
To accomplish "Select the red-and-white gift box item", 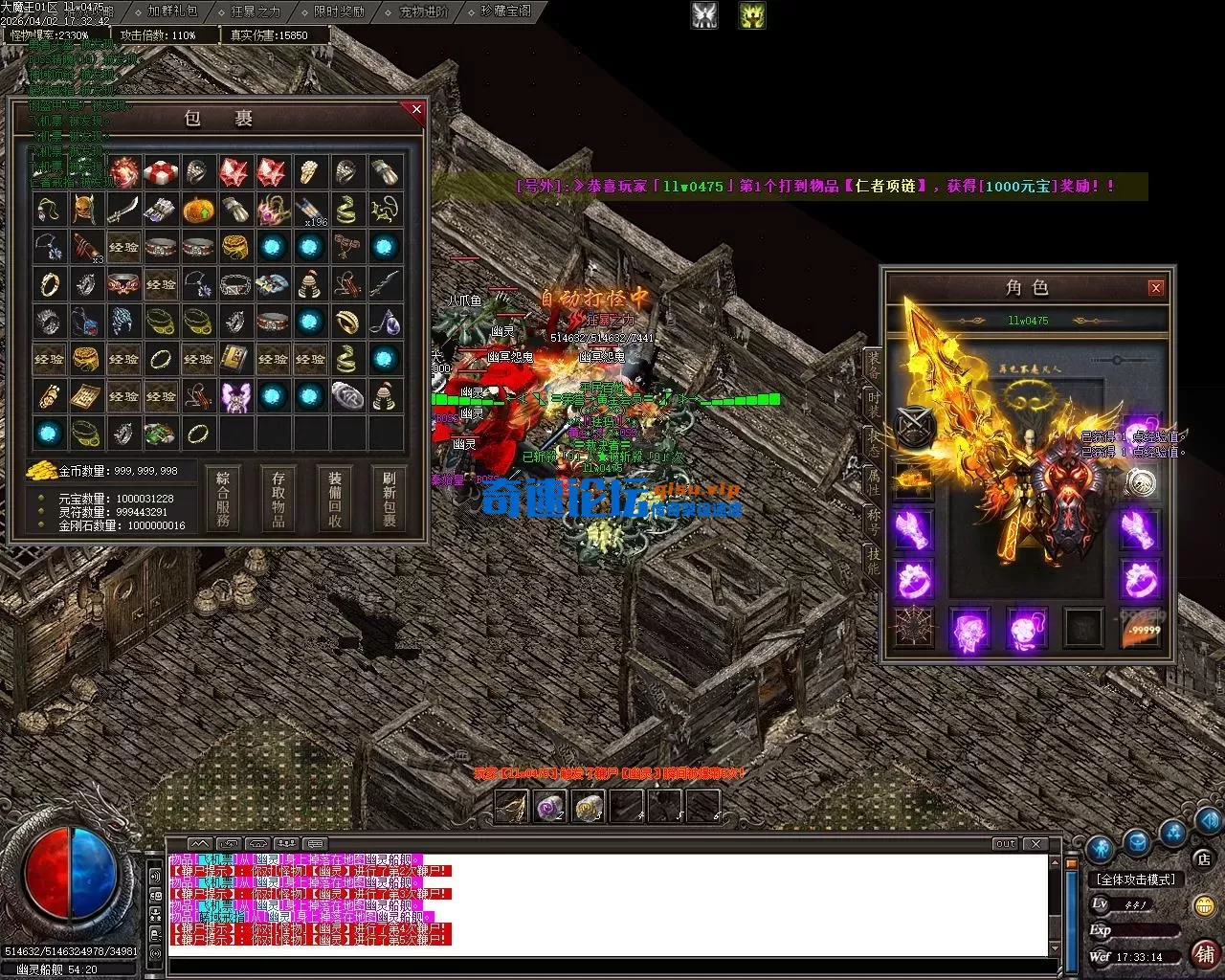I will pyautogui.click(x=160, y=172).
